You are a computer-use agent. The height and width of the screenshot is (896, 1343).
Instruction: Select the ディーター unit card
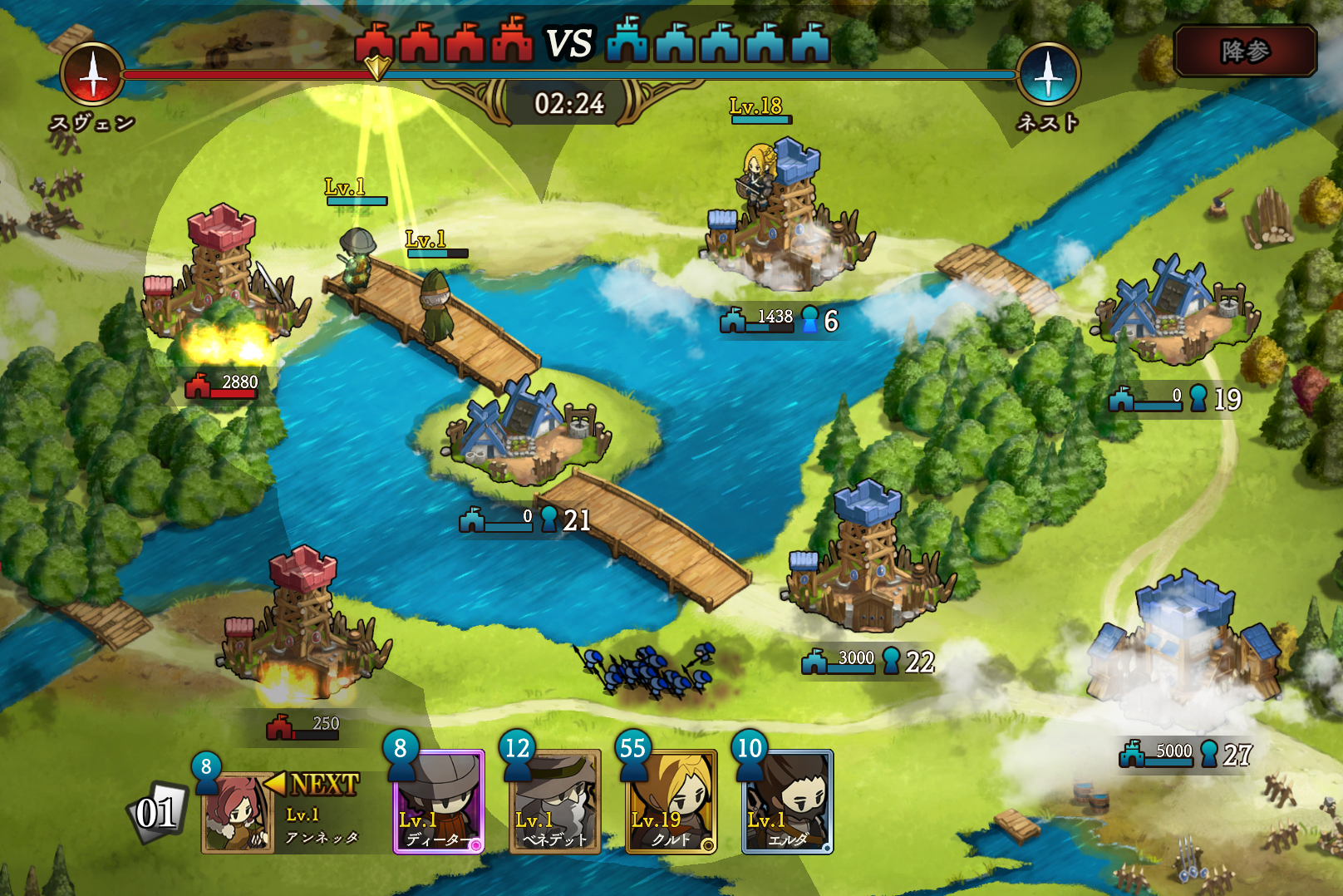439,803
